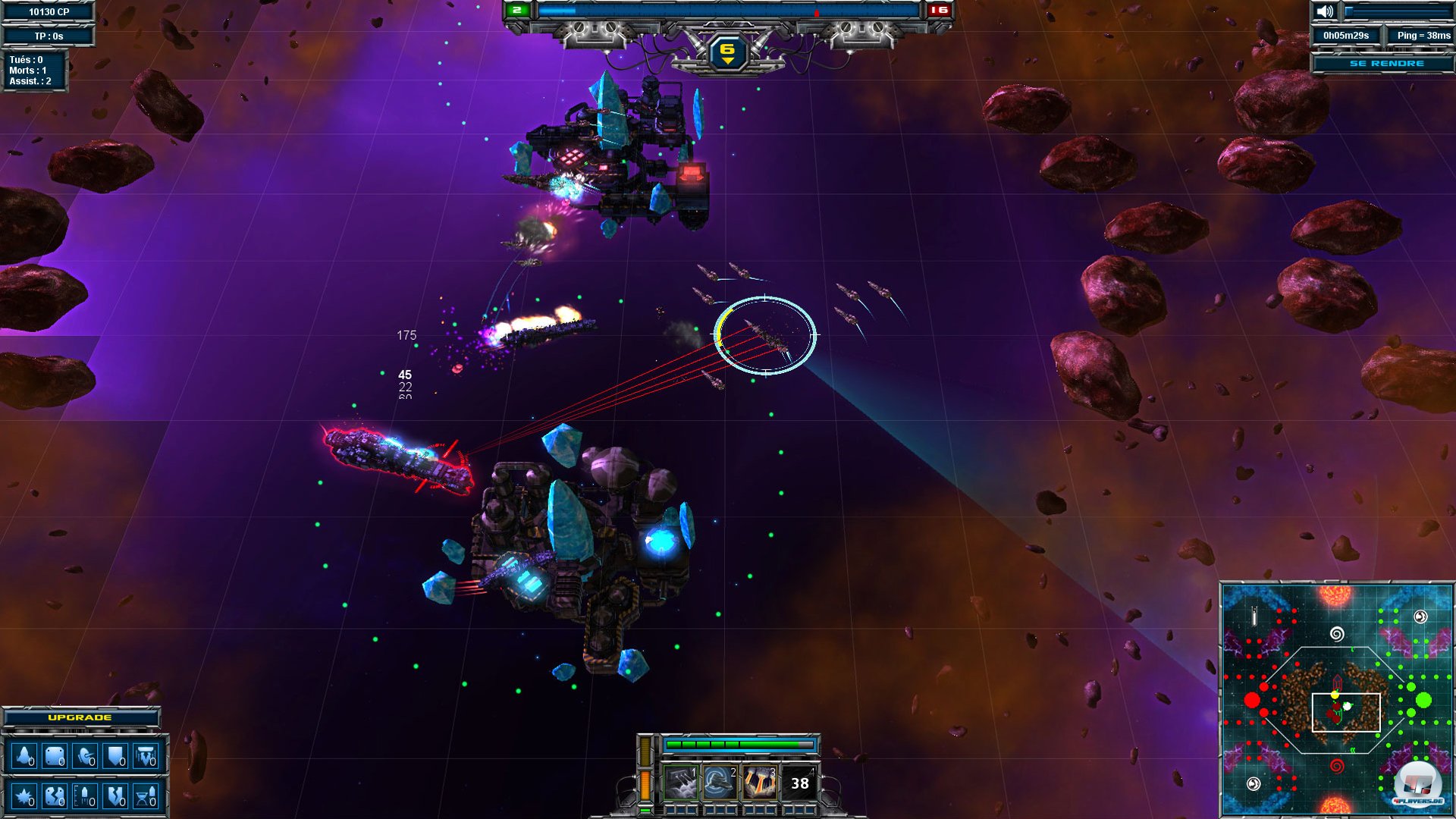This screenshot has height=819, width=1456.
Task: Buy the radar dish upgrade
Action: click(85, 756)
